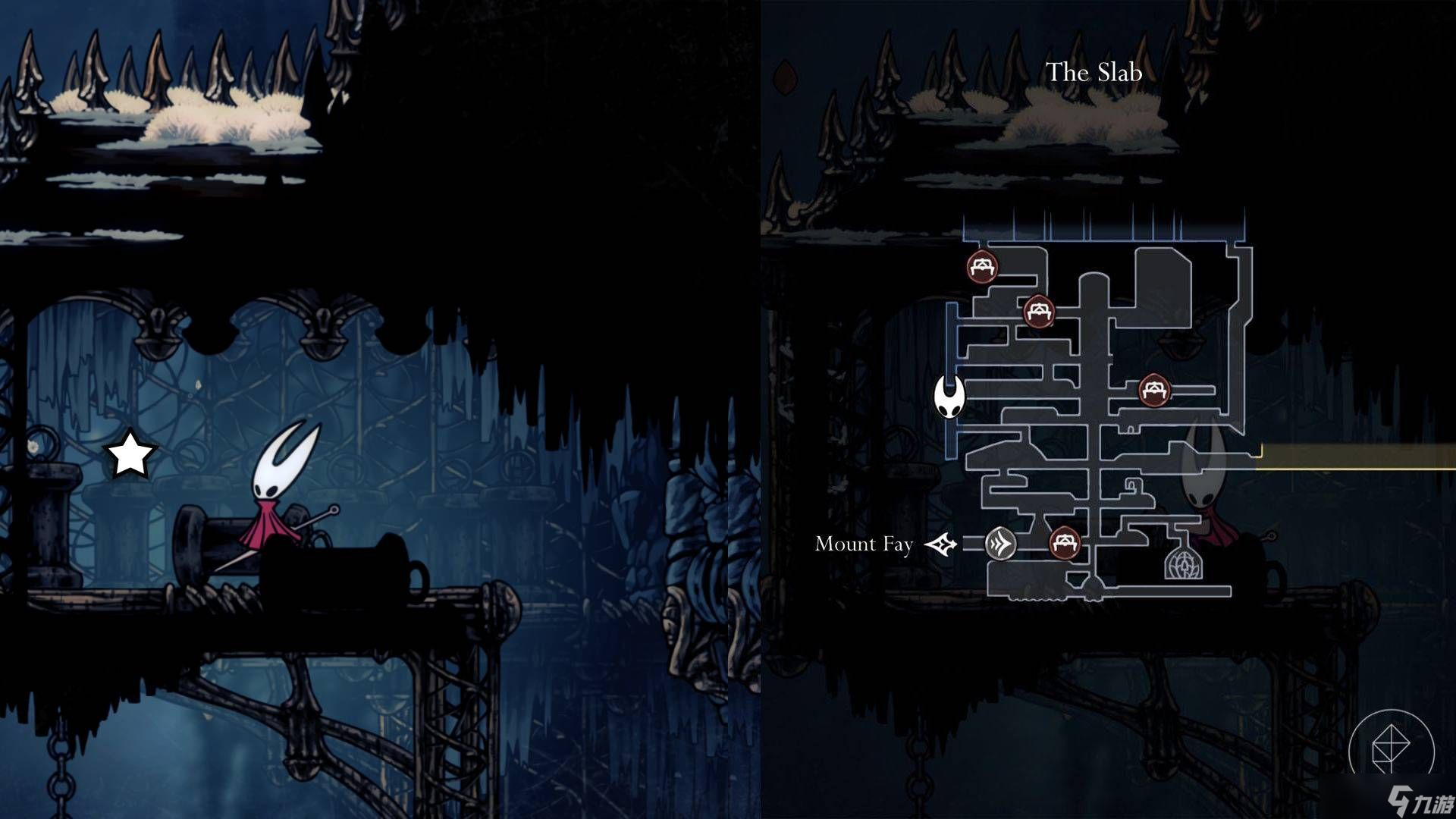The width and height of the screenshot is (1456, 819).
Task: Click the Hornet mask position marker
Action: click(x=949, y=397)
